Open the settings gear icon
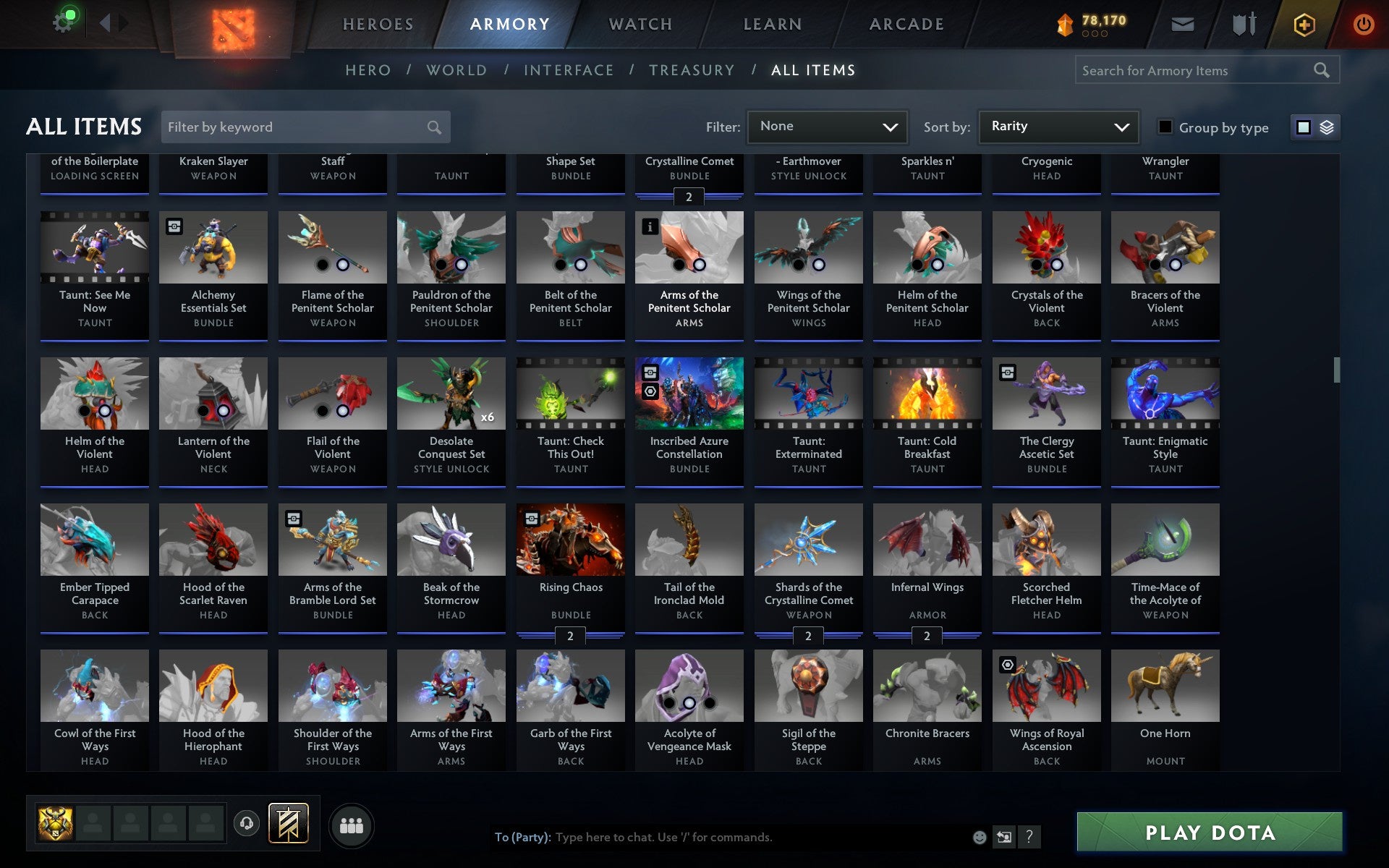This screenshot has width=1389, height=868. coord(62,20)
